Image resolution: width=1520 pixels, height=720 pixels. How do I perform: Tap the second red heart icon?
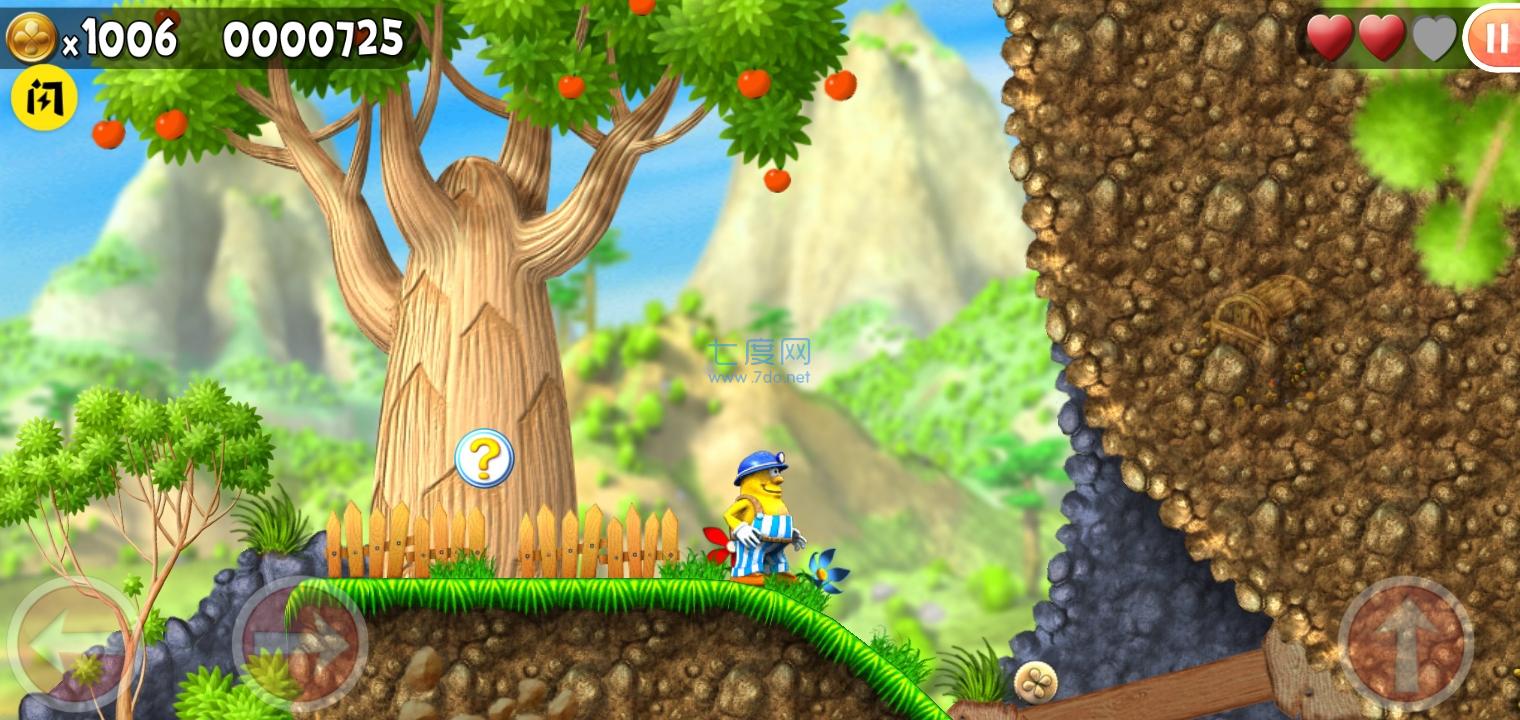1382,38
